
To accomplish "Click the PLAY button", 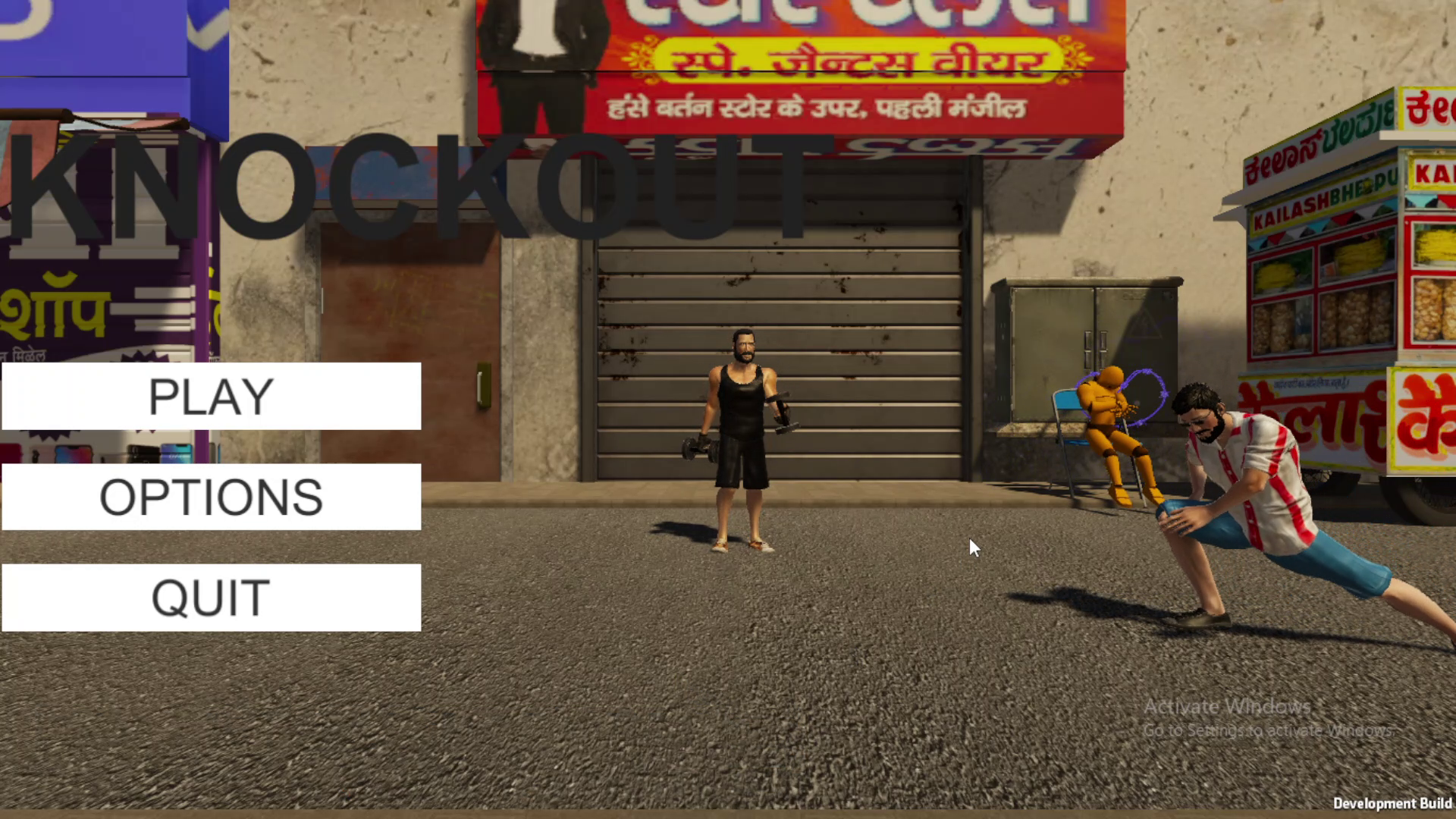I will (210, 396).
